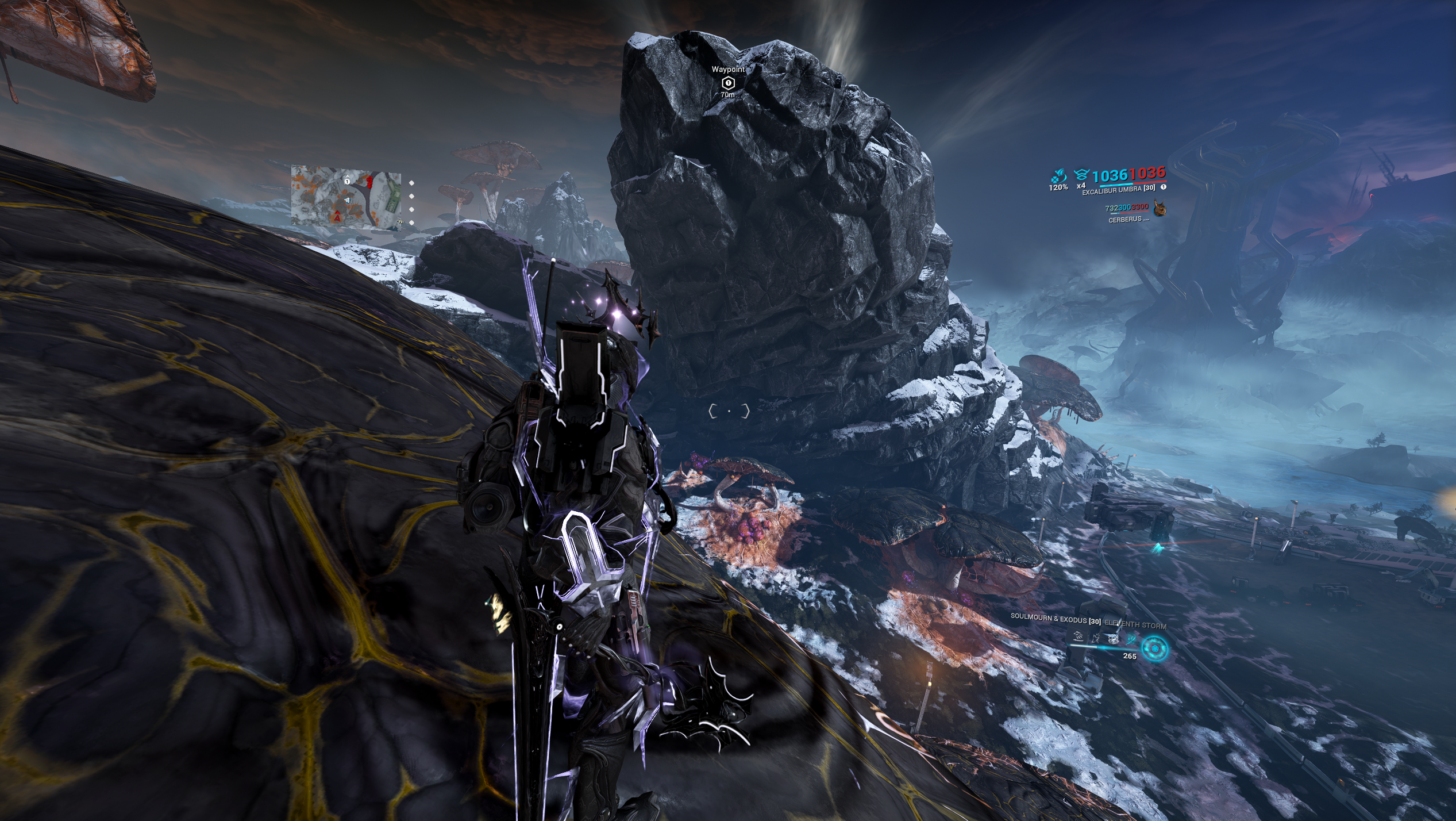Click the red enemy triangle on the minimap
Screen dimensions: 1456x821
[337, 217]
